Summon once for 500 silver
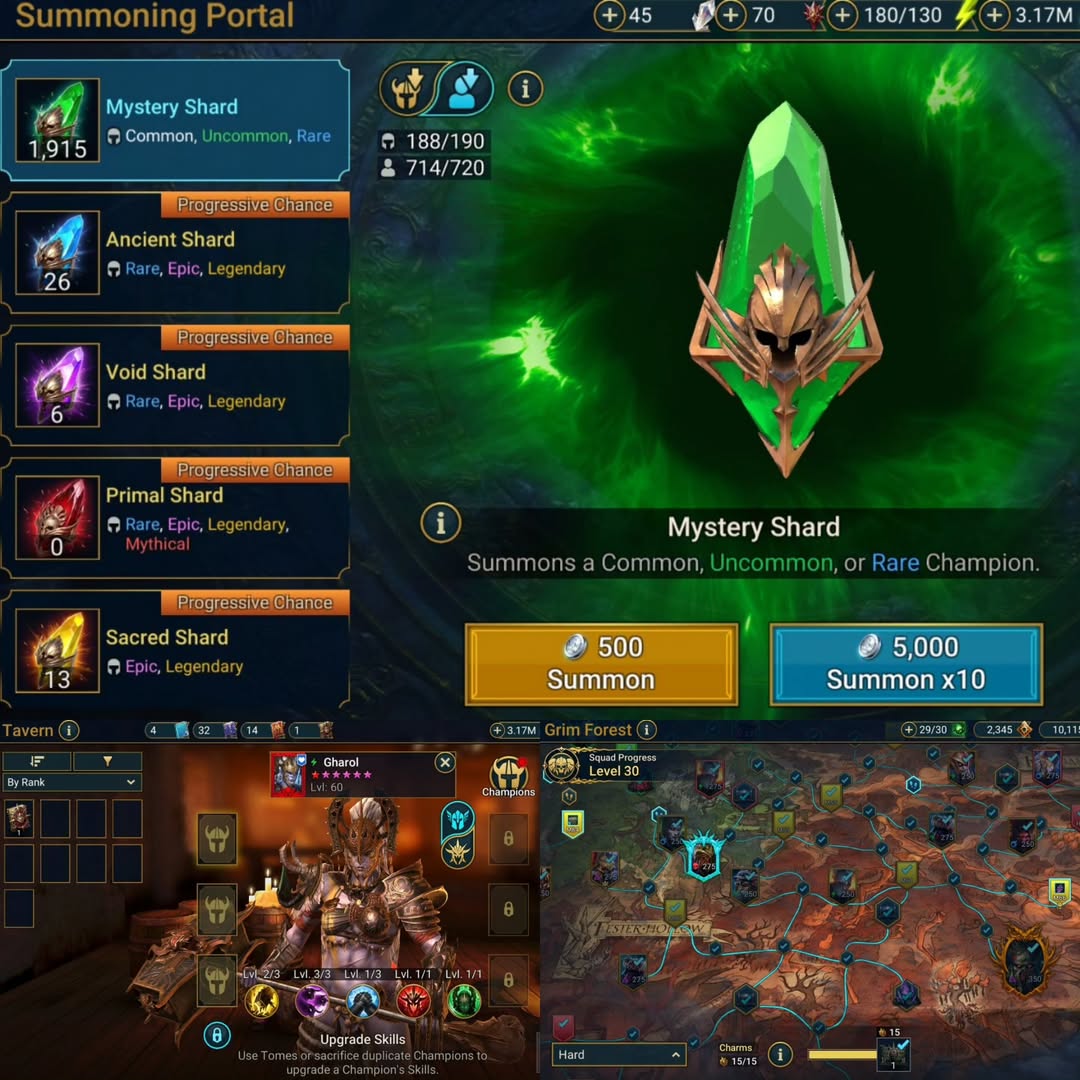The width and height of the screenshot is (1080, 1080). click(x=601, y=664)
